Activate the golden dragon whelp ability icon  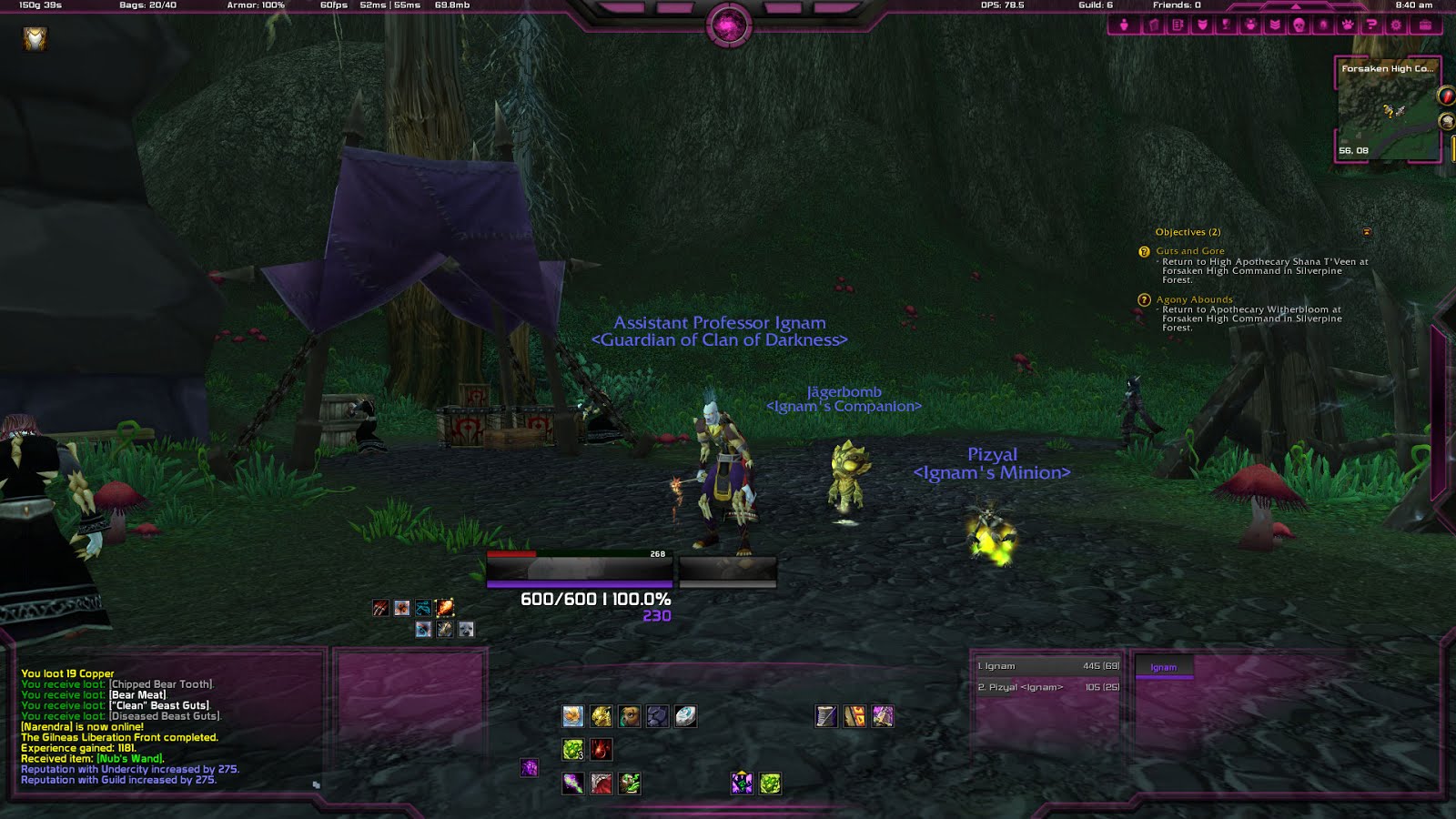pos(601,717)
